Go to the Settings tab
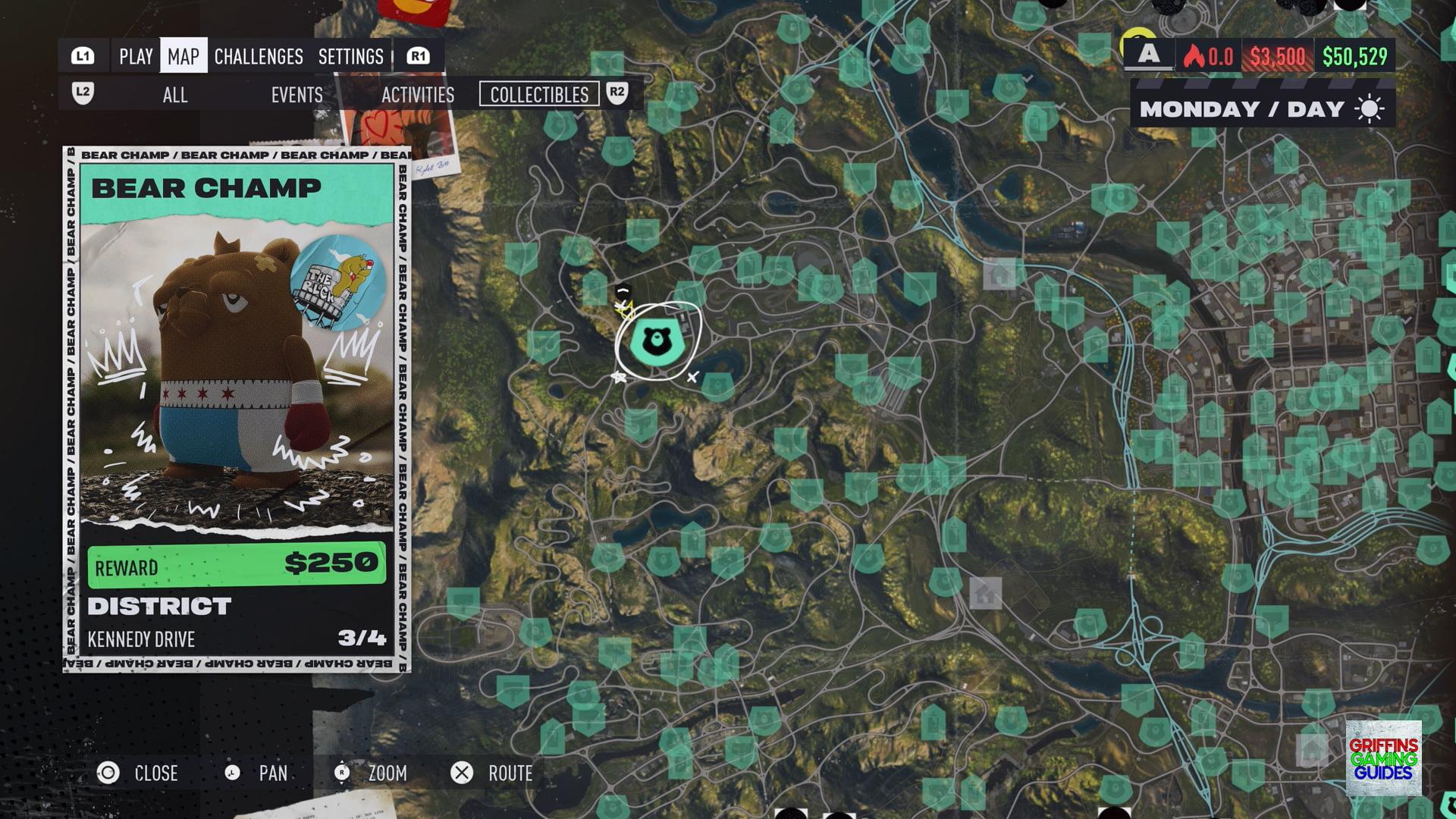The image size is (1456, 819). (x=350, y=56)
